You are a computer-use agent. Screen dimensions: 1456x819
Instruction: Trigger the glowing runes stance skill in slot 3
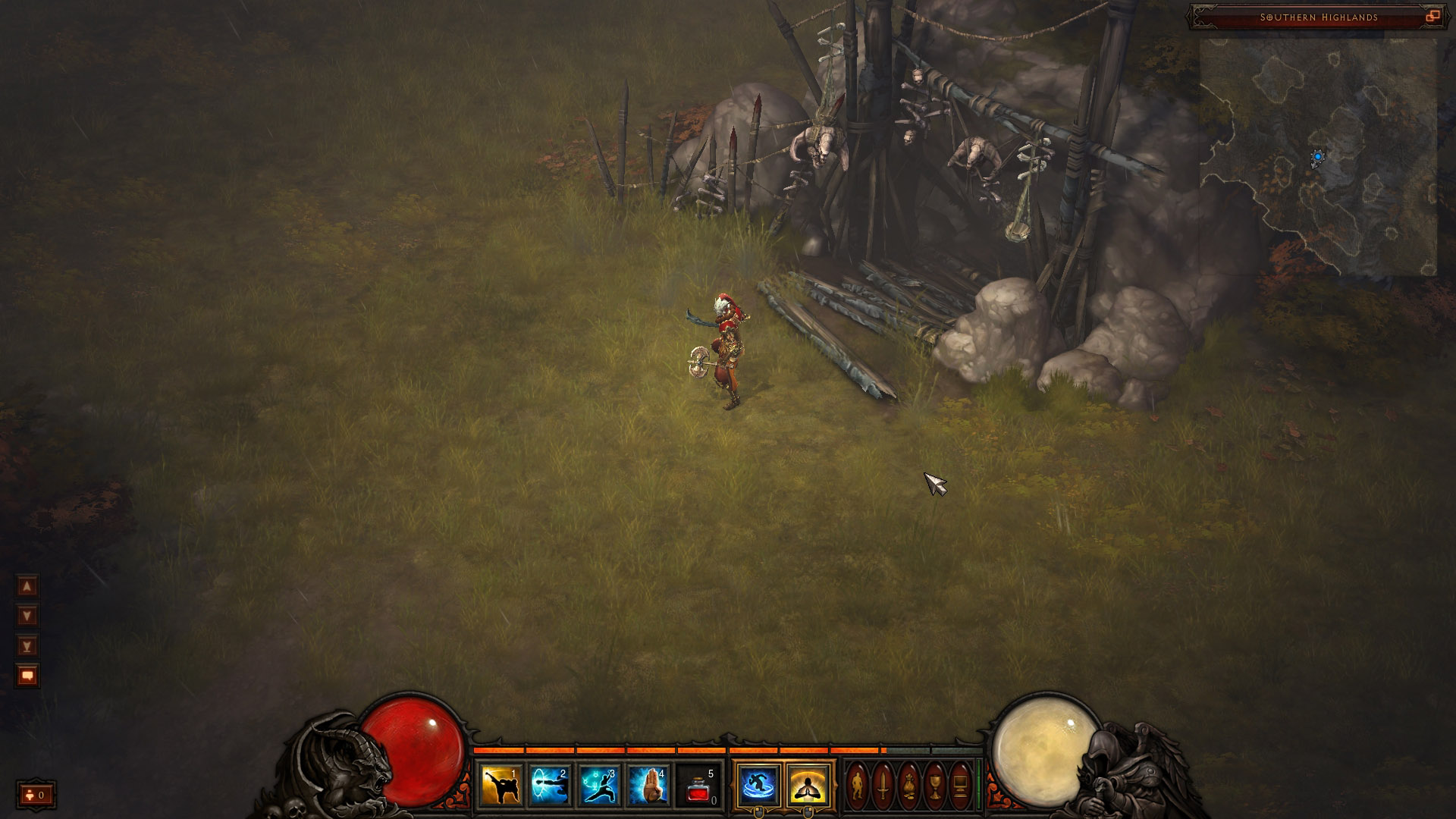(599, 785)
